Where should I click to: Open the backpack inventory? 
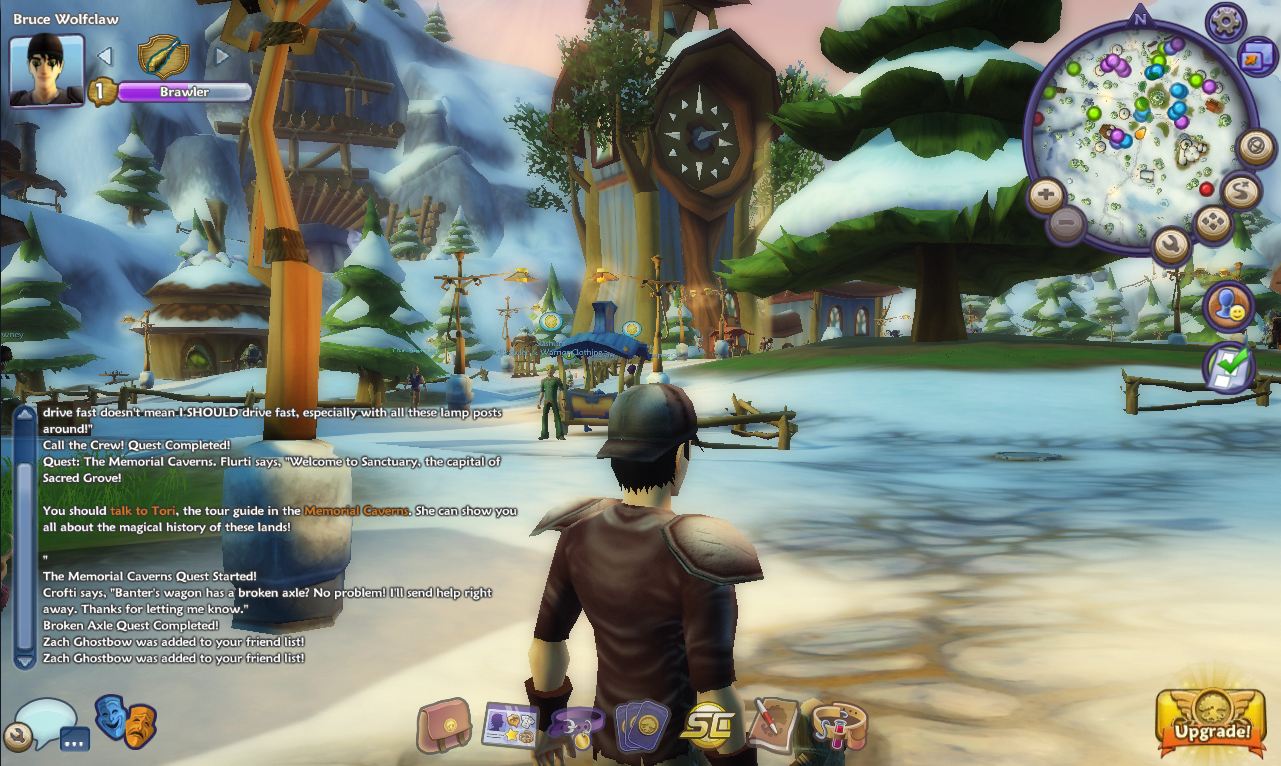[x=444, y=726]
